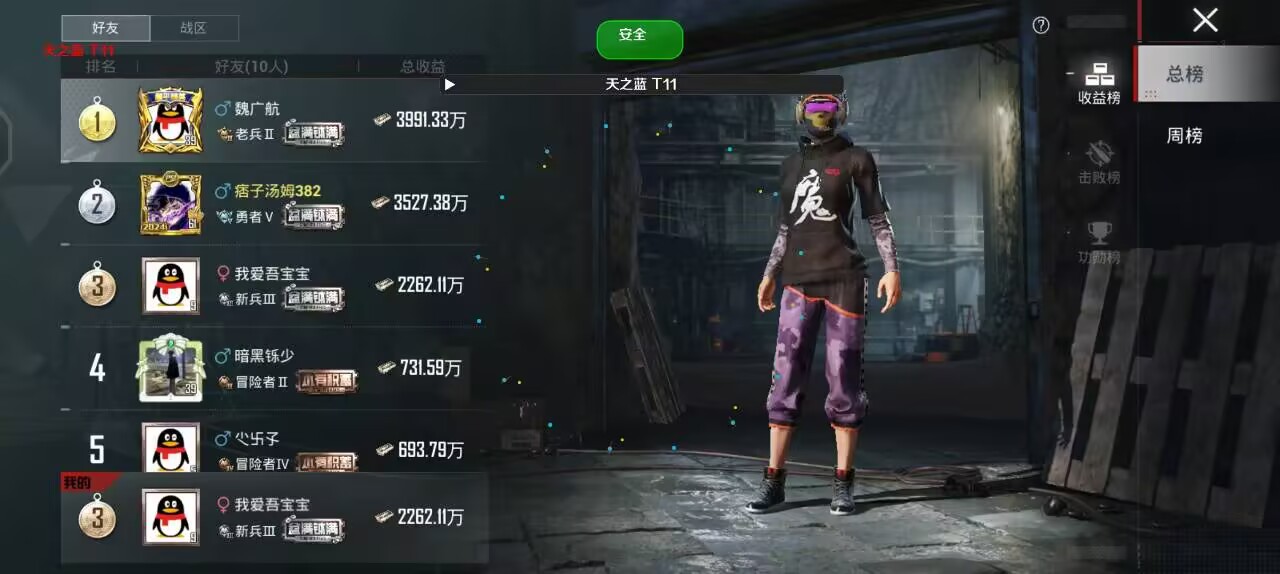Show the 击败榜 defeats ranking
Image resolution: width=1280 pixels, height=574 pixels.
(1099, 163)
